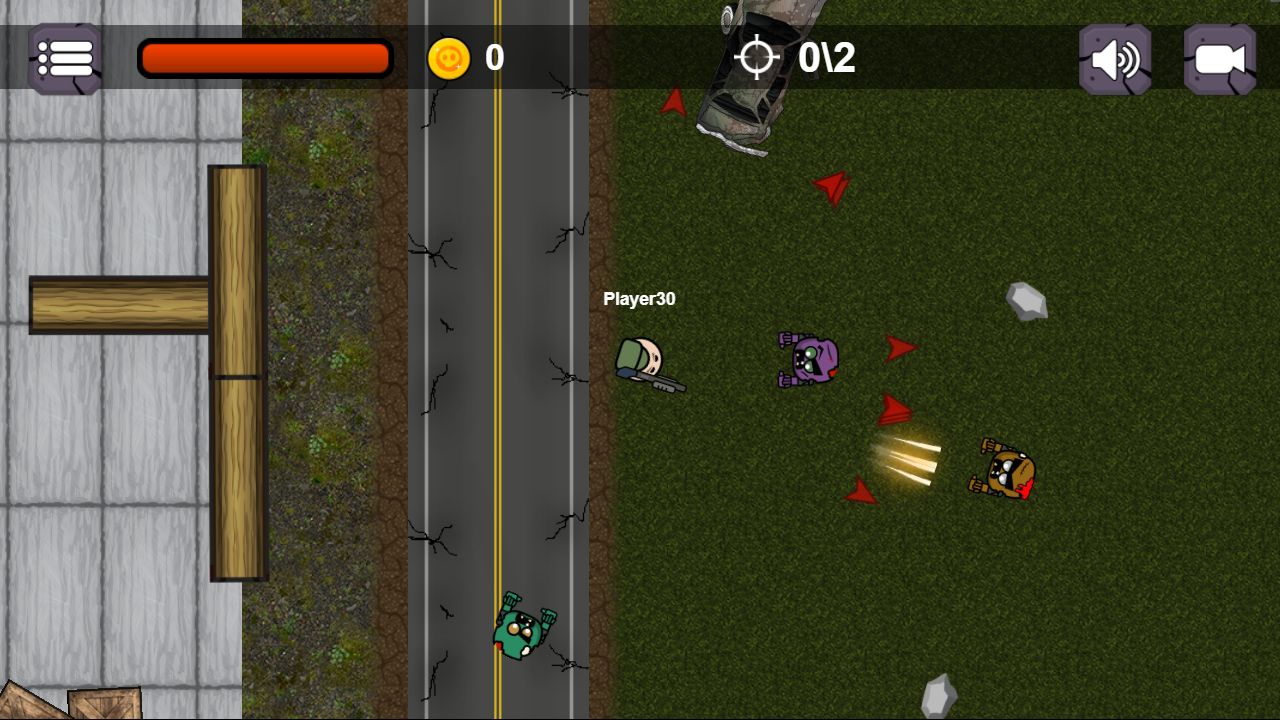
Task: Click the orange health bar
Action: point(264,58)
